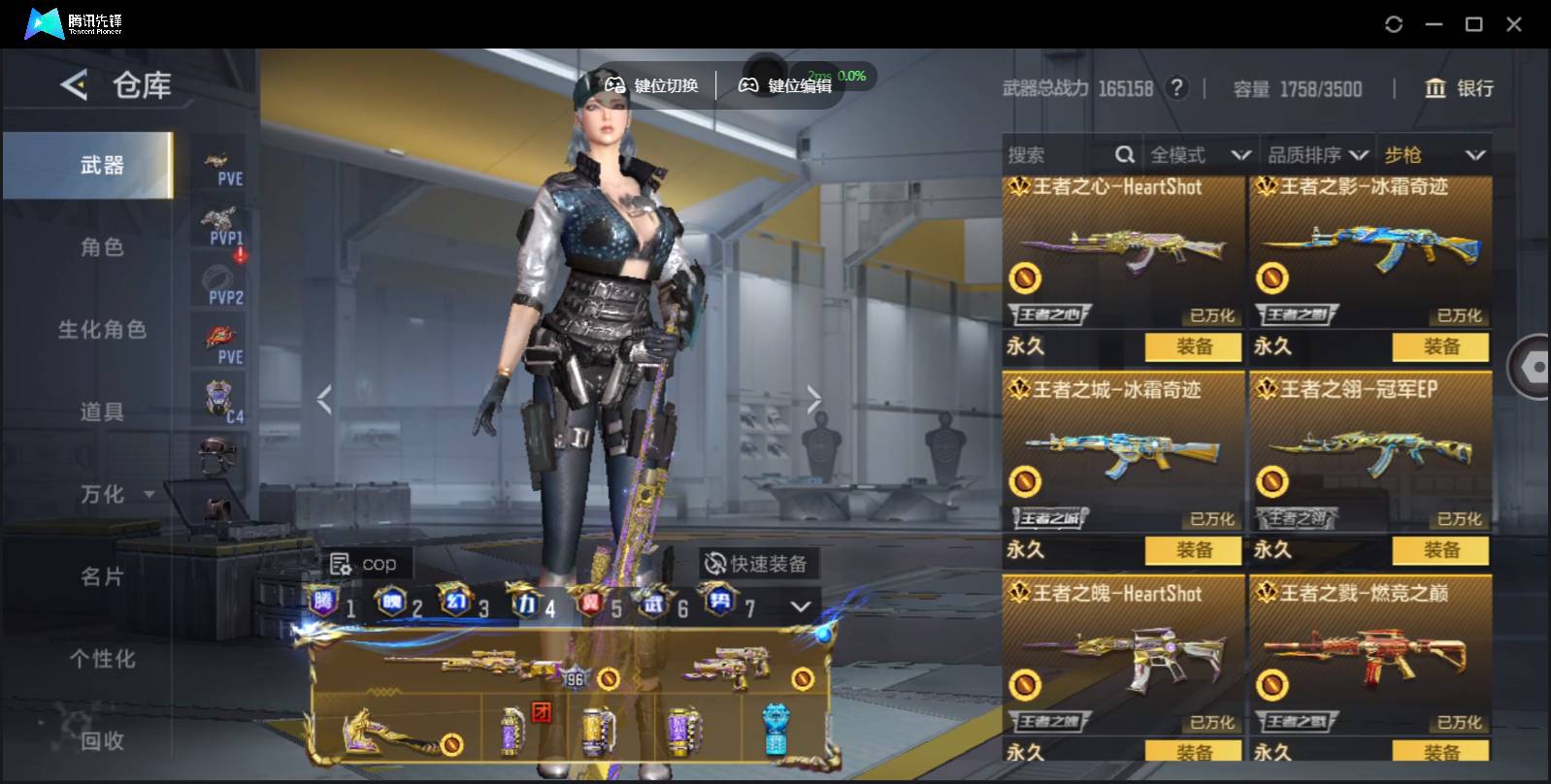Viewport: 1551px width, 784px height.
Task: Open the 回收 section
Action: (x=101, y=741)
